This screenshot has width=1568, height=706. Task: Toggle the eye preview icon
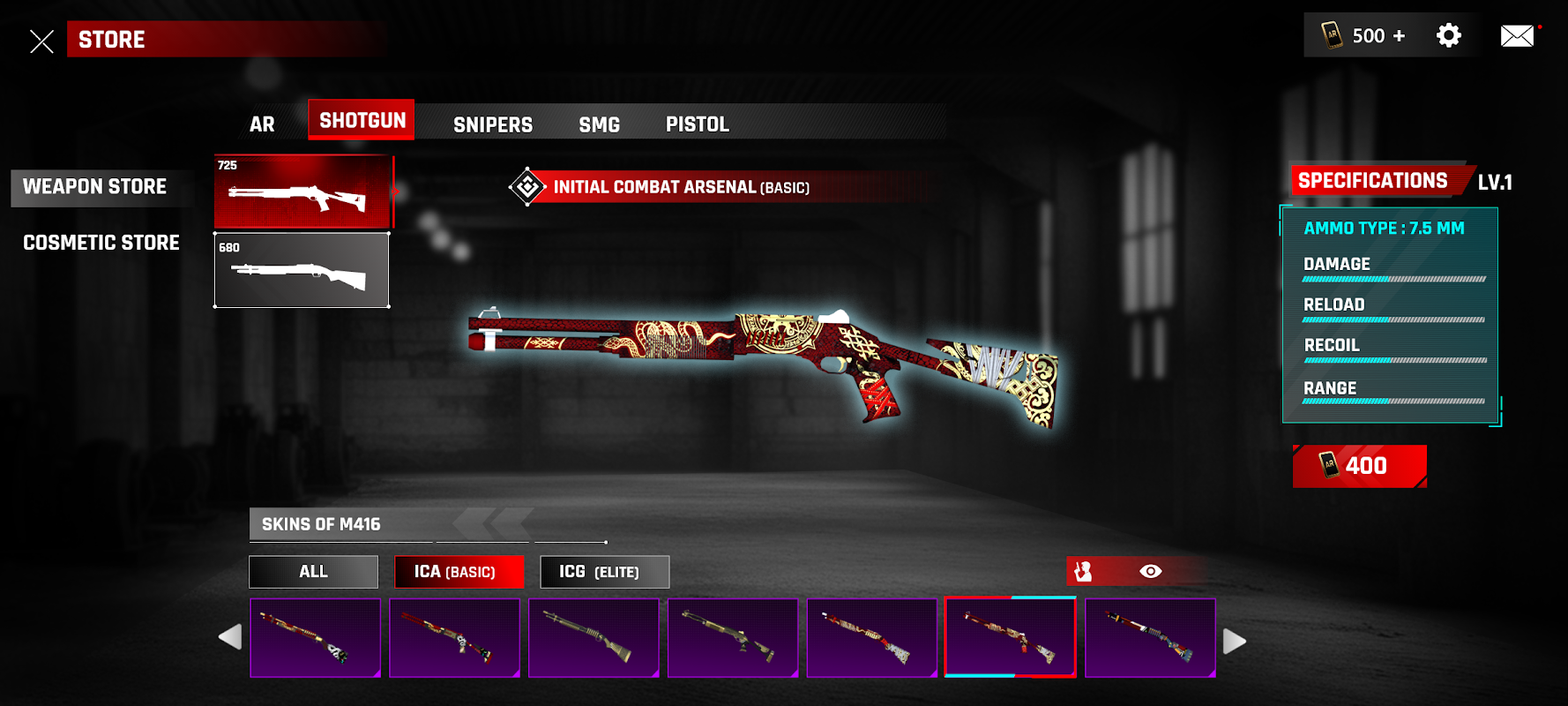(x=1150, y=572)
